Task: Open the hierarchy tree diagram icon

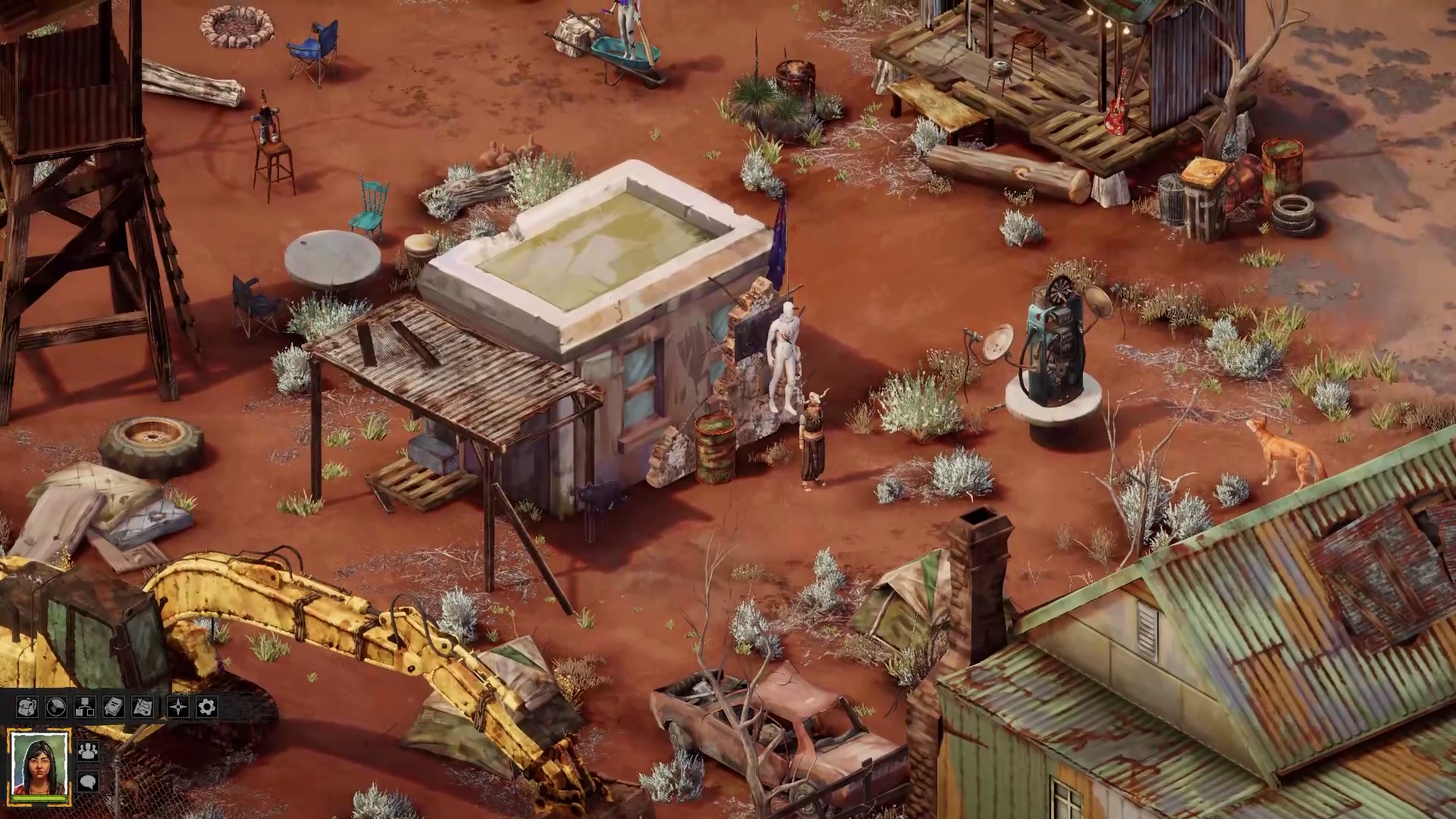Action: tap(84, 708)
